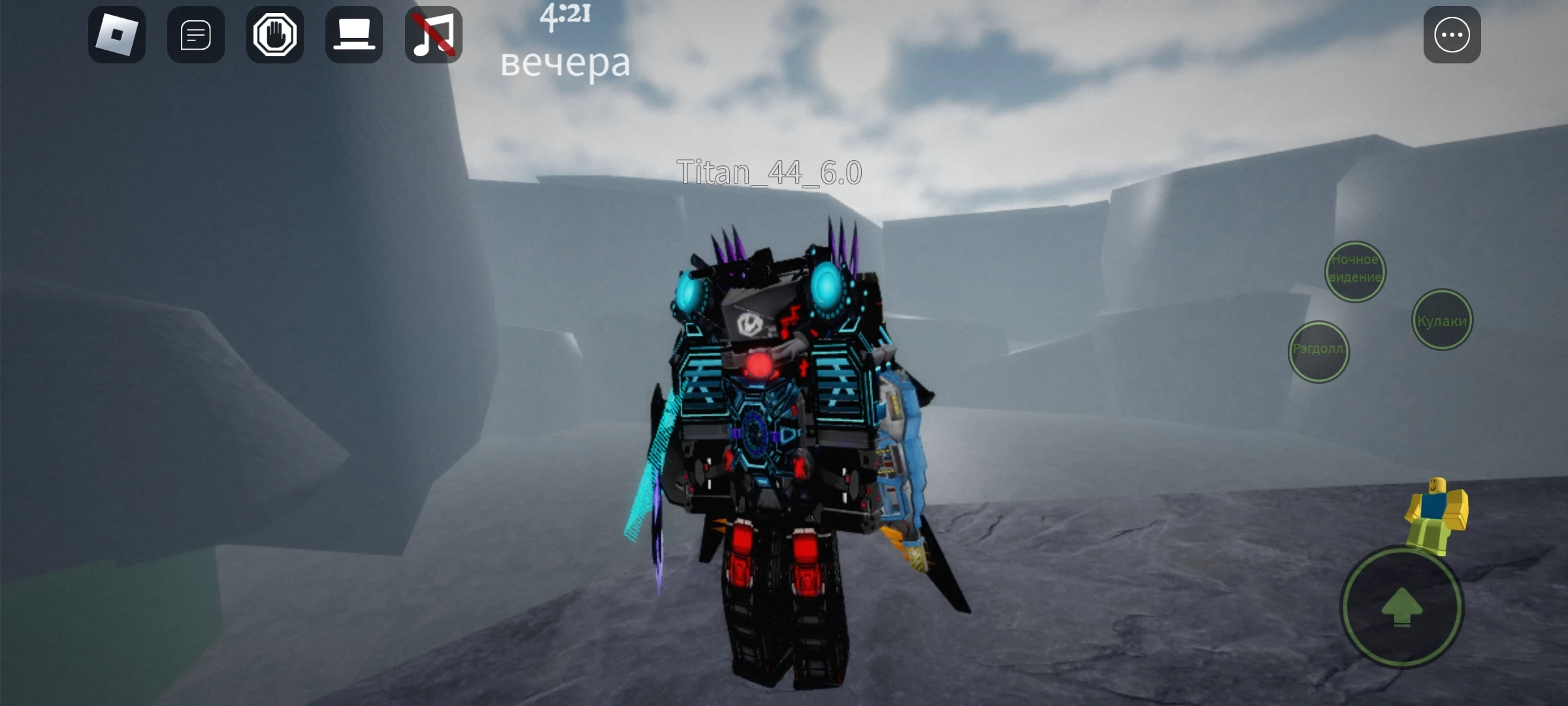Tap the hand stop-sign icon
The image size is (1568, 706).
click(x=275, y=35)
